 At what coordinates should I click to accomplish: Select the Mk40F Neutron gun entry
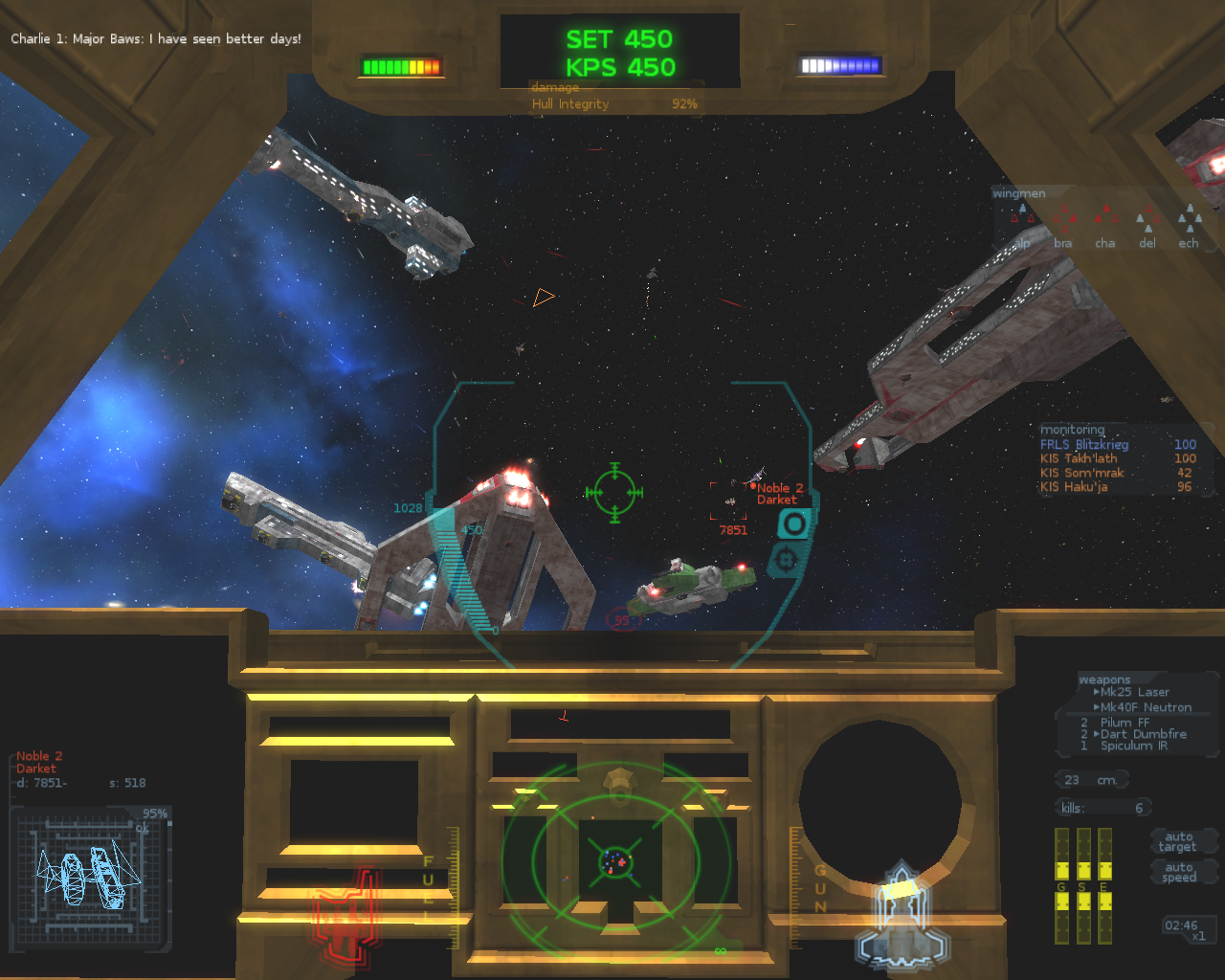1145,707
